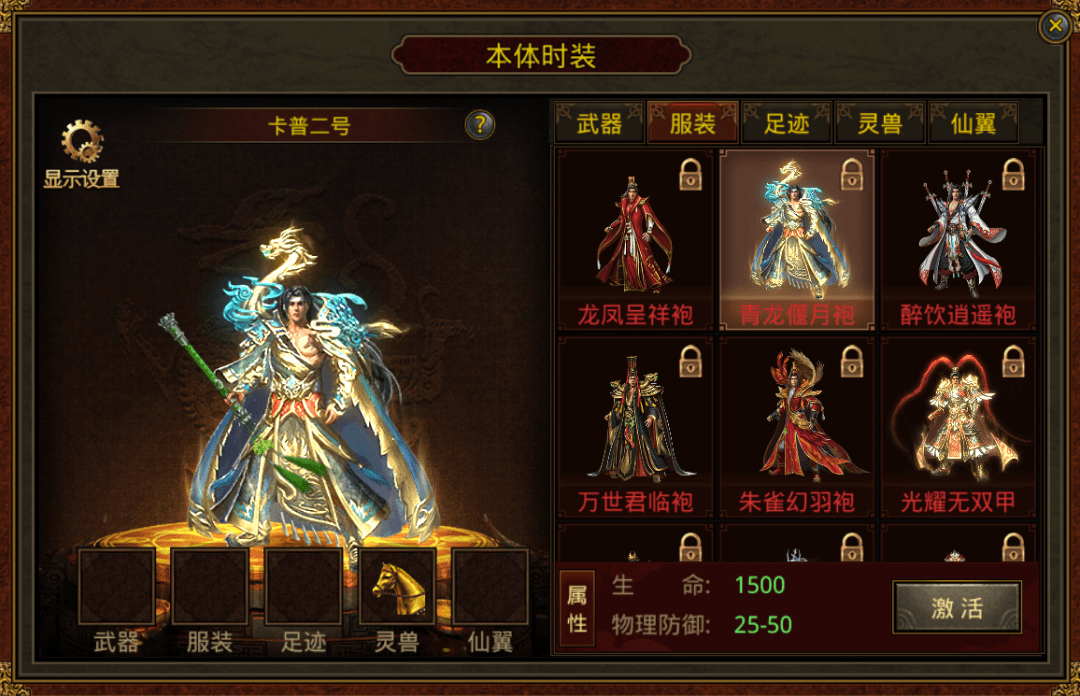
Task: Pick the 光耀无双甲 armor costume
Action: coord(959,427)
